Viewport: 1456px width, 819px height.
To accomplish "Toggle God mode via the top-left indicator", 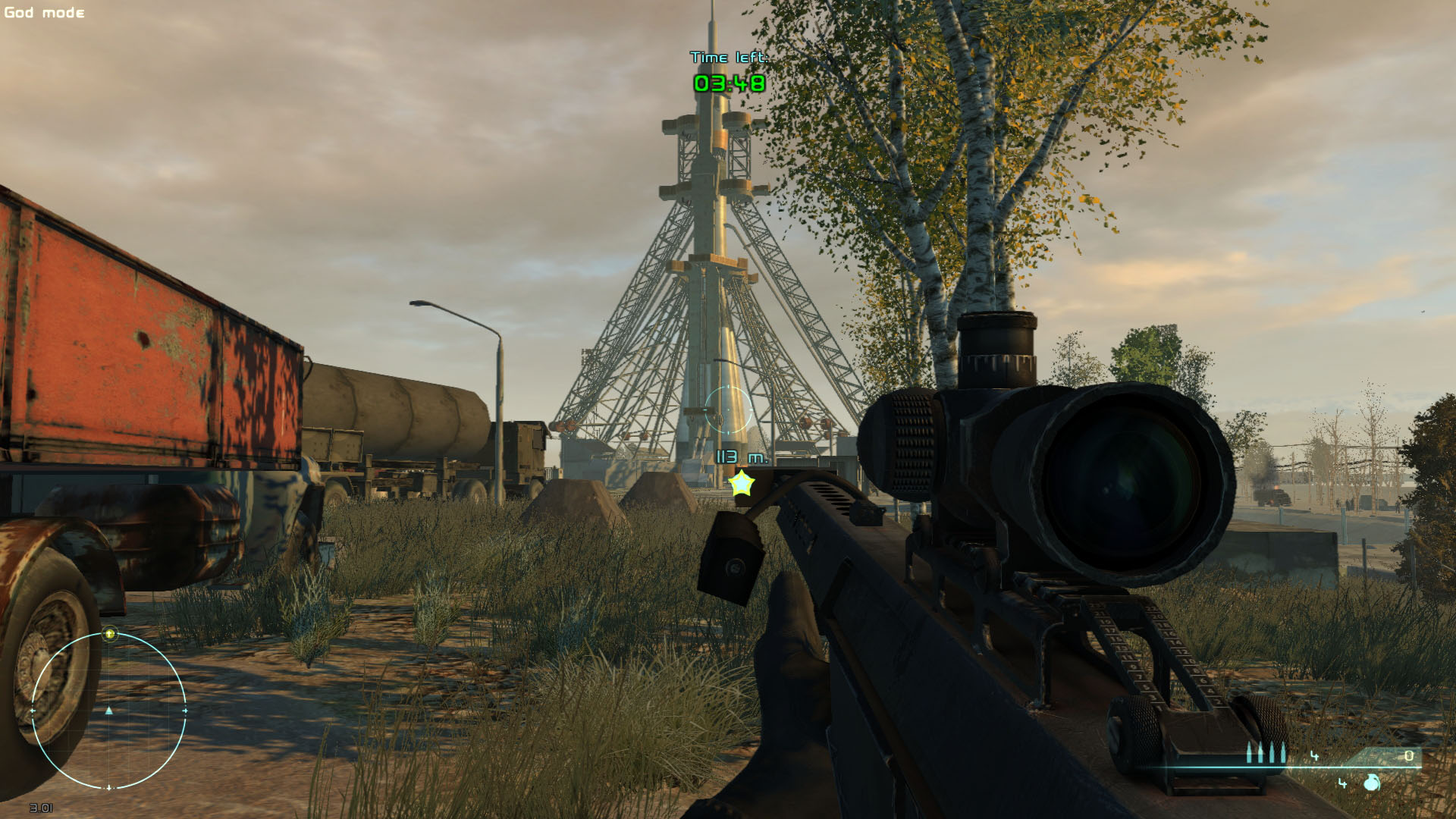I will click(43, 11).
